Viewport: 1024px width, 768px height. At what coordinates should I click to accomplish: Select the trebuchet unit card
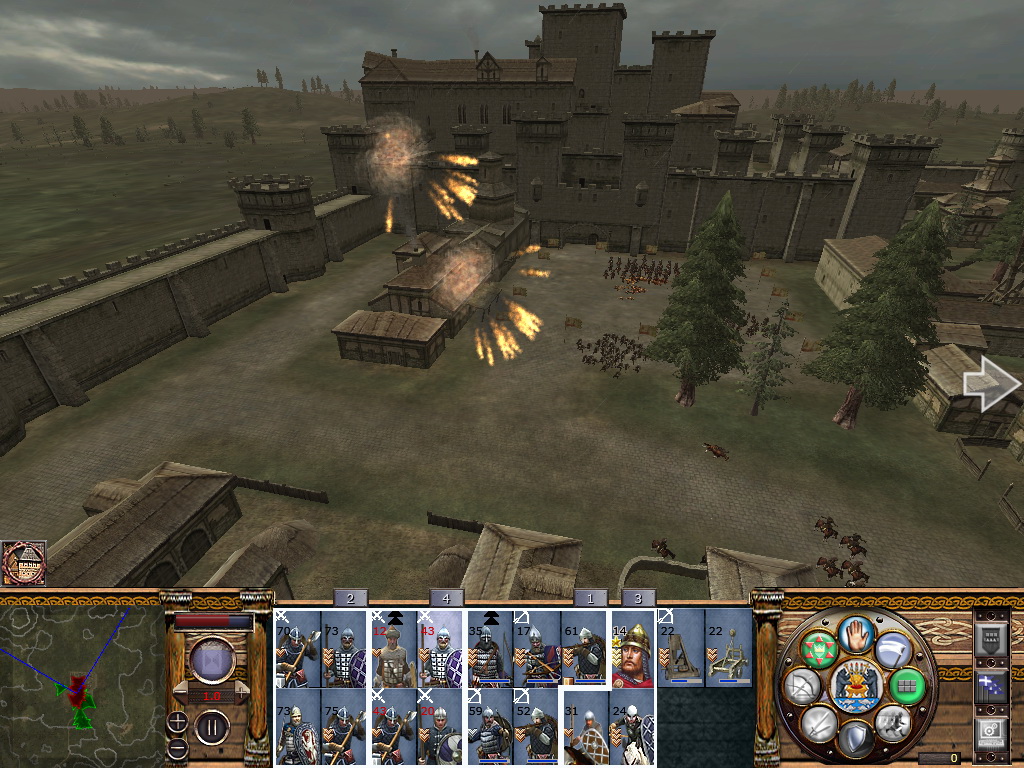681,648
